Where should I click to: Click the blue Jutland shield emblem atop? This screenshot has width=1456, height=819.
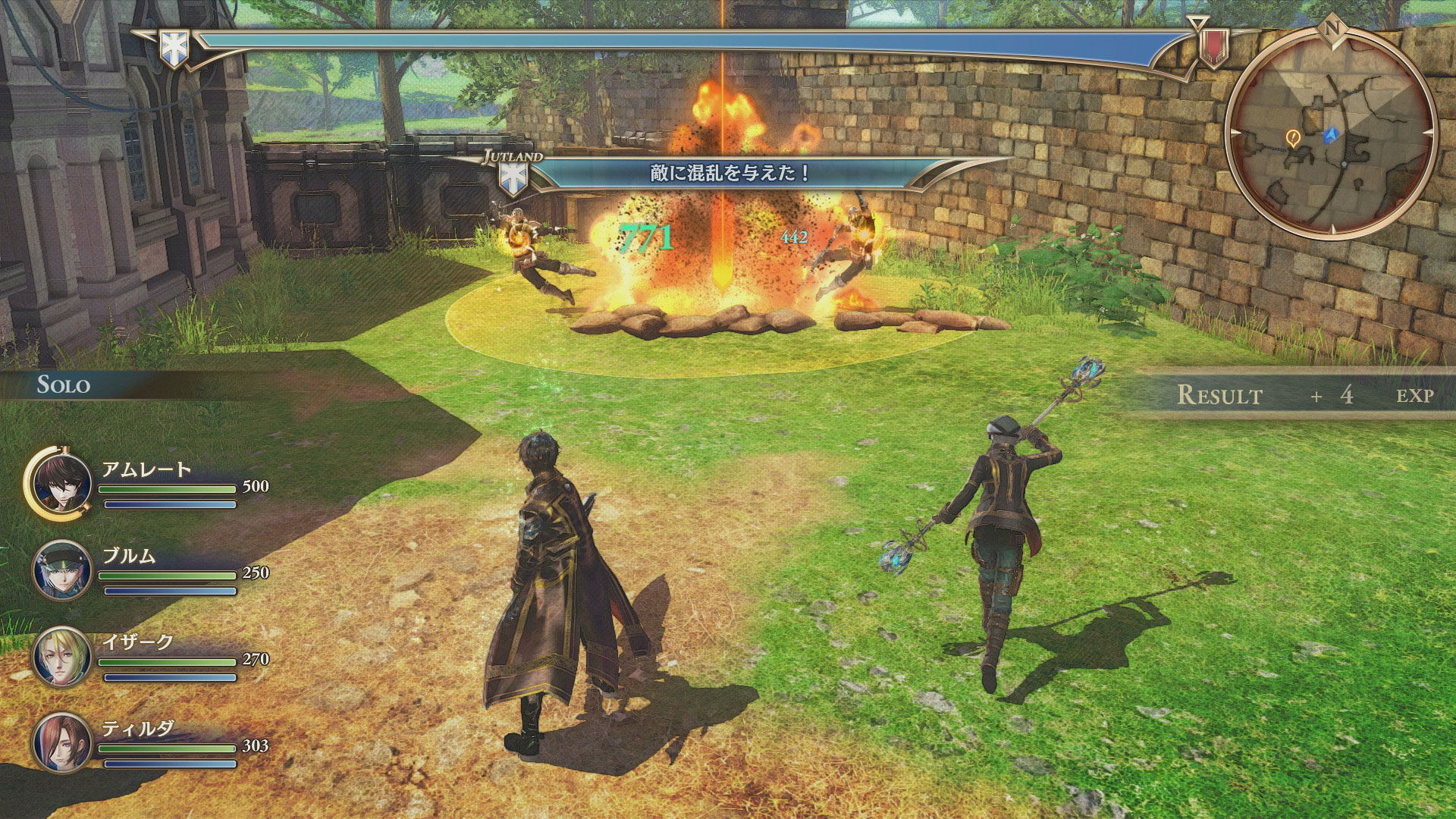(x=172, y=47)
